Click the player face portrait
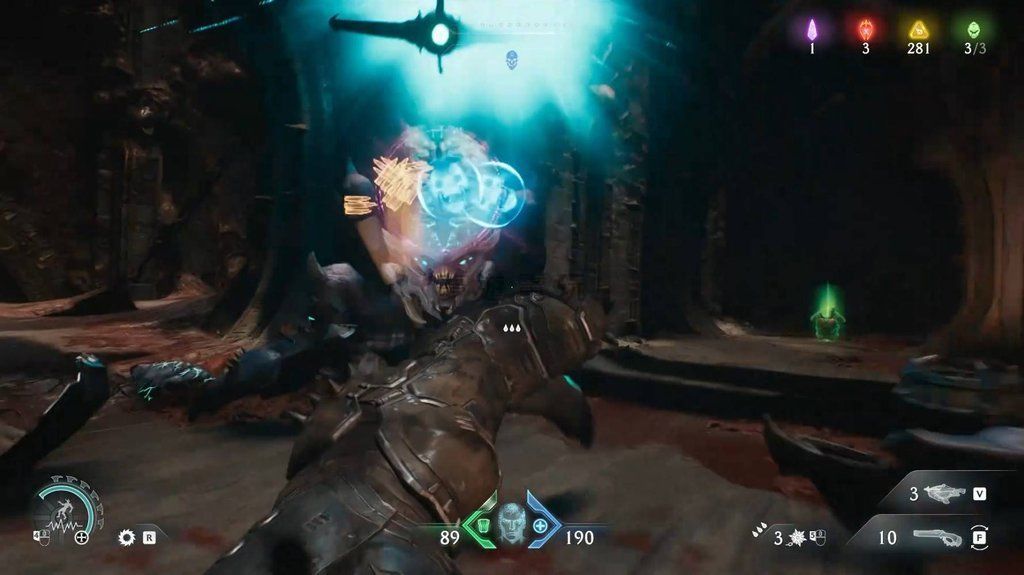 (x=511, y=520)
